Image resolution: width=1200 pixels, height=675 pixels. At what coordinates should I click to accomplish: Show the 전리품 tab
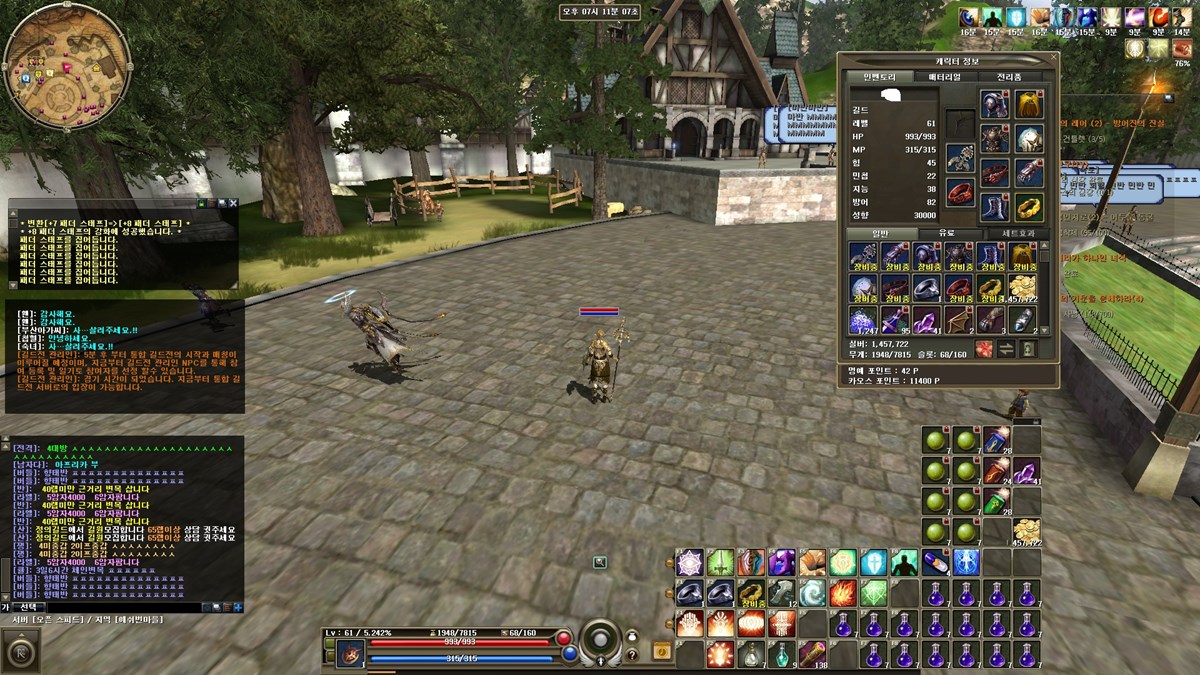pos(1008,77)
